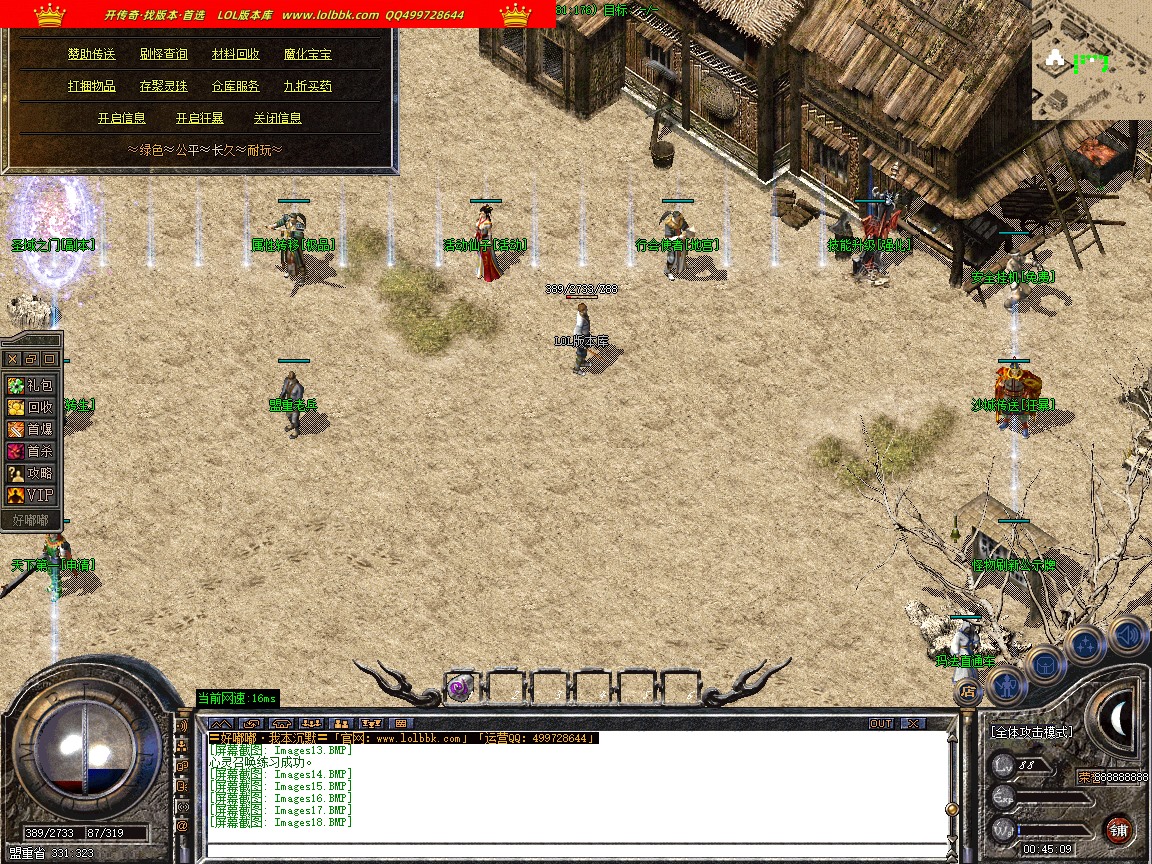Toggle the speaker sound button
The image size is (1152, 864).
1127,634
